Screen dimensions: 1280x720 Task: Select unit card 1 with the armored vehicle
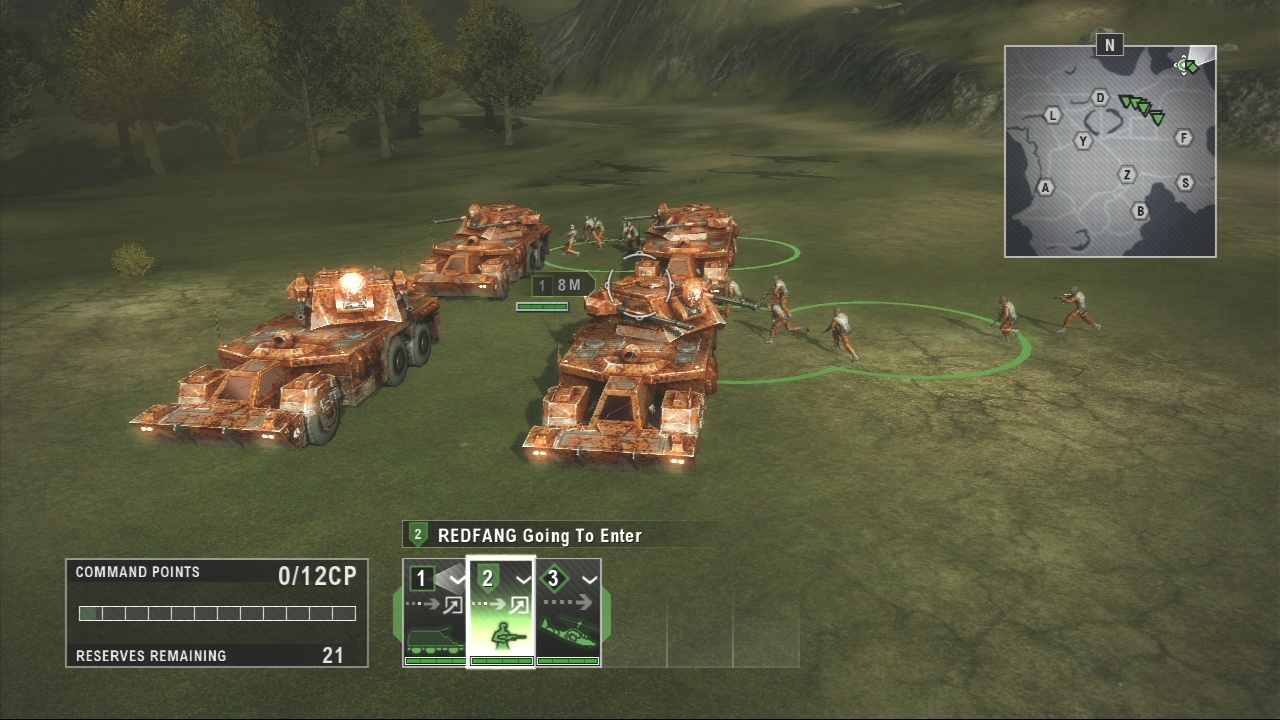pos(435,612)
